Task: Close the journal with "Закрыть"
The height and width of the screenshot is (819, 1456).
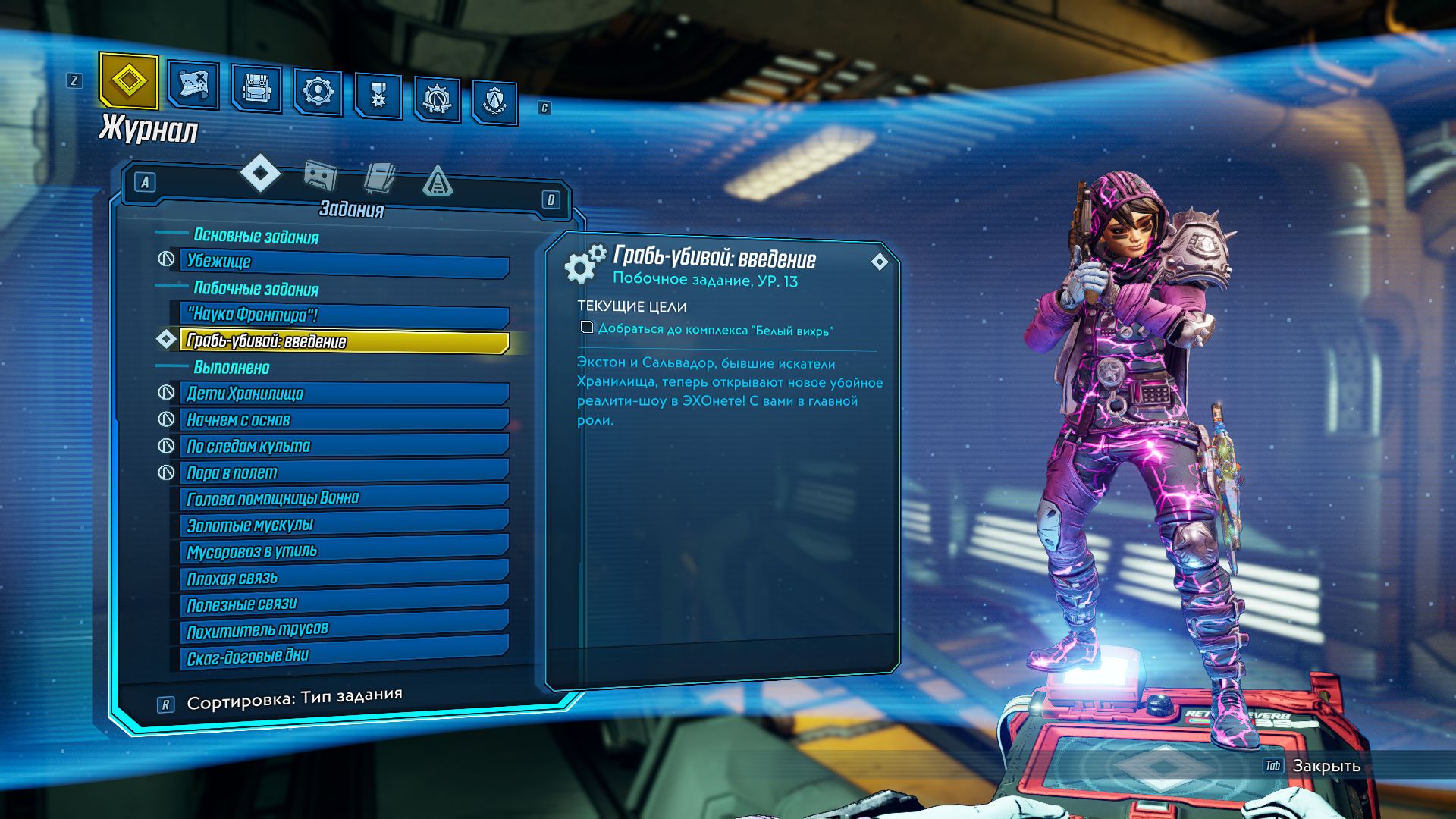Action: (1325, 766)
